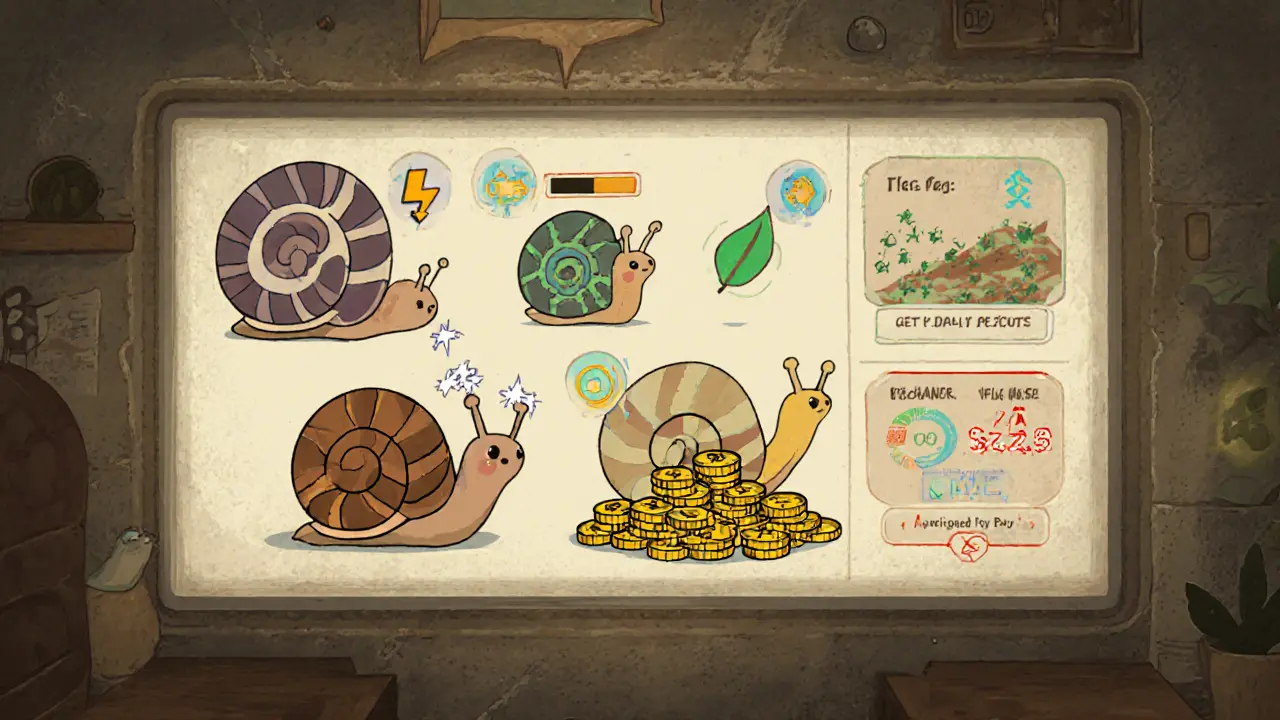
Task: Click the fish bubble beside the orange bar
Action: (x=503, y=183)
